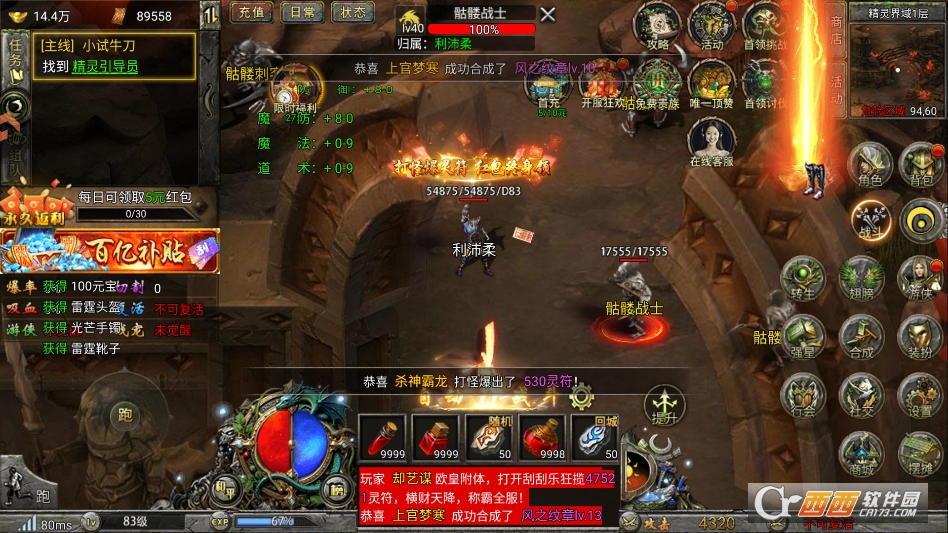Open the 商城 shop icon

point(859,453)
